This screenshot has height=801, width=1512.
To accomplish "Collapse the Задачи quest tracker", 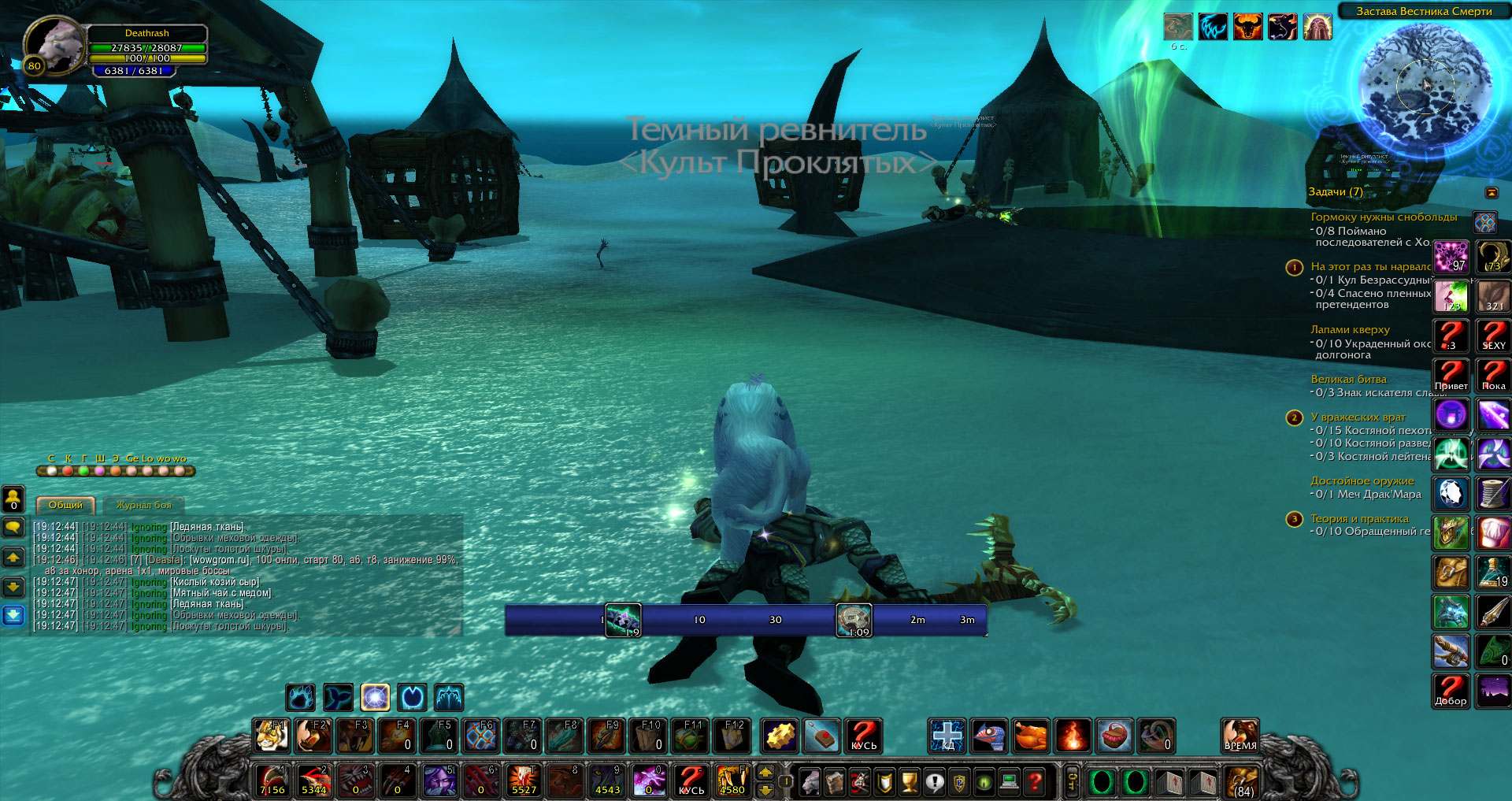I will 1492,192.
